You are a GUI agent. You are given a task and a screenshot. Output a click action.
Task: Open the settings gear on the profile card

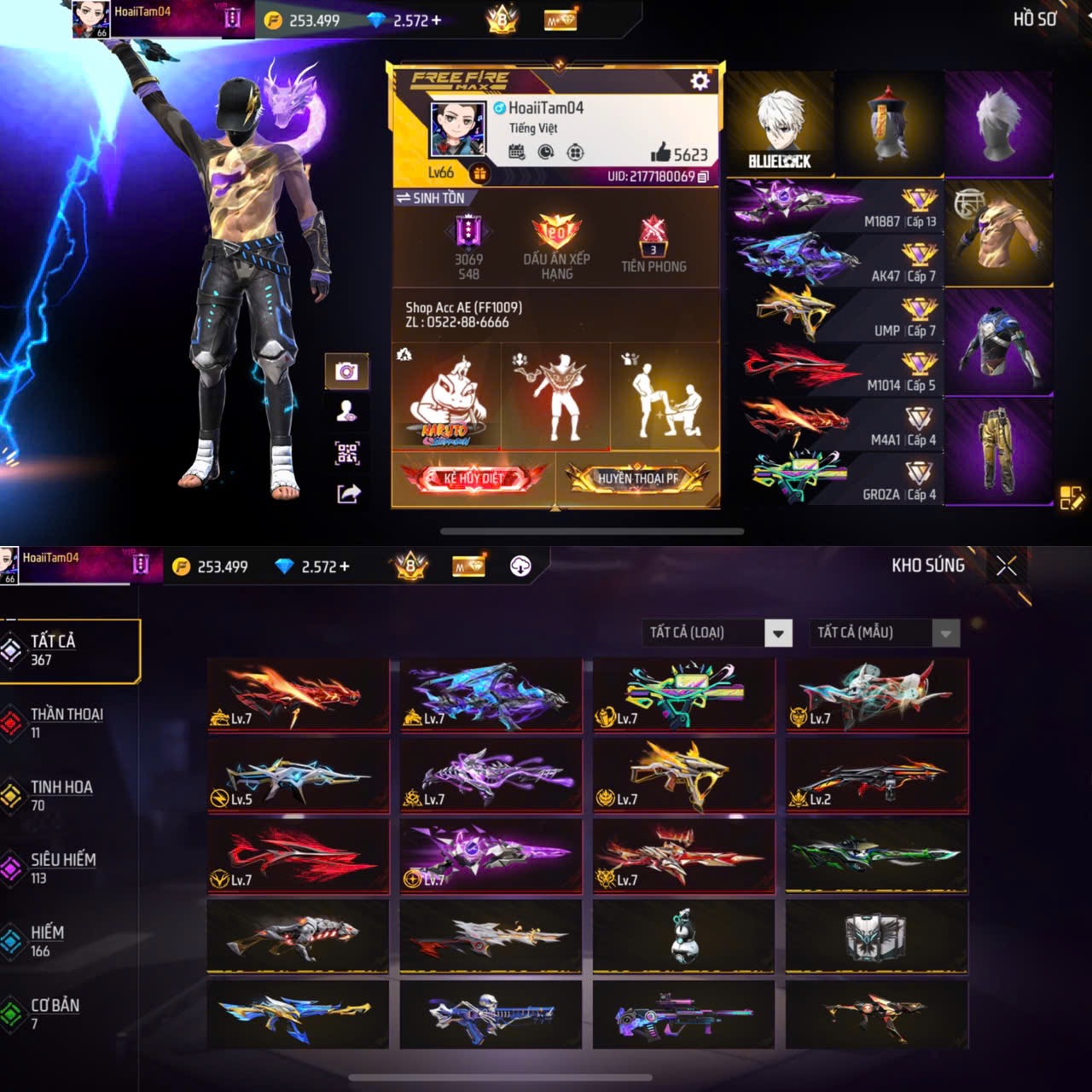click(x=700, y=82)
